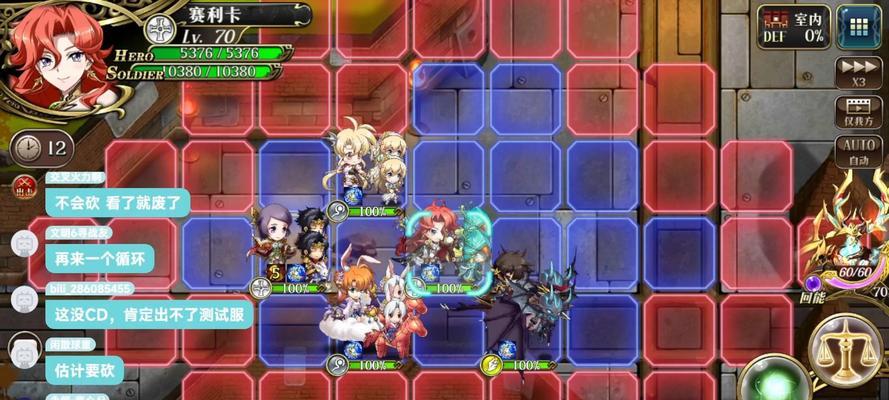
Task: Toggle the X3 battle speed
Action: coord(858,73)
